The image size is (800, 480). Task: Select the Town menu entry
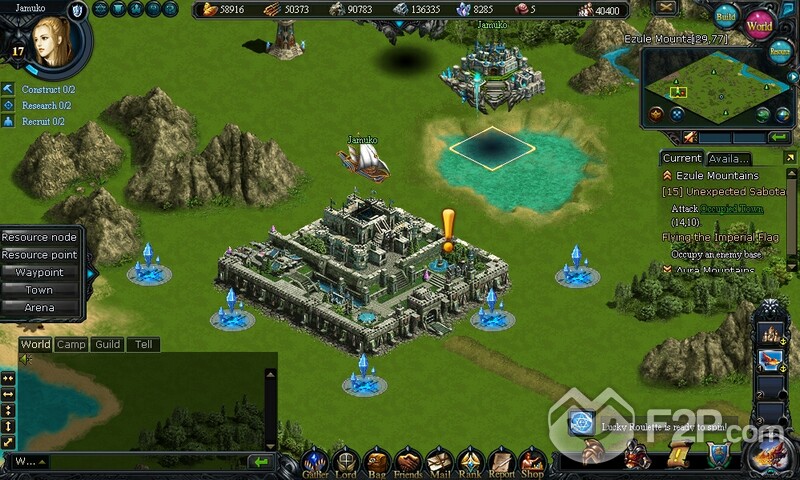(40, 290)
